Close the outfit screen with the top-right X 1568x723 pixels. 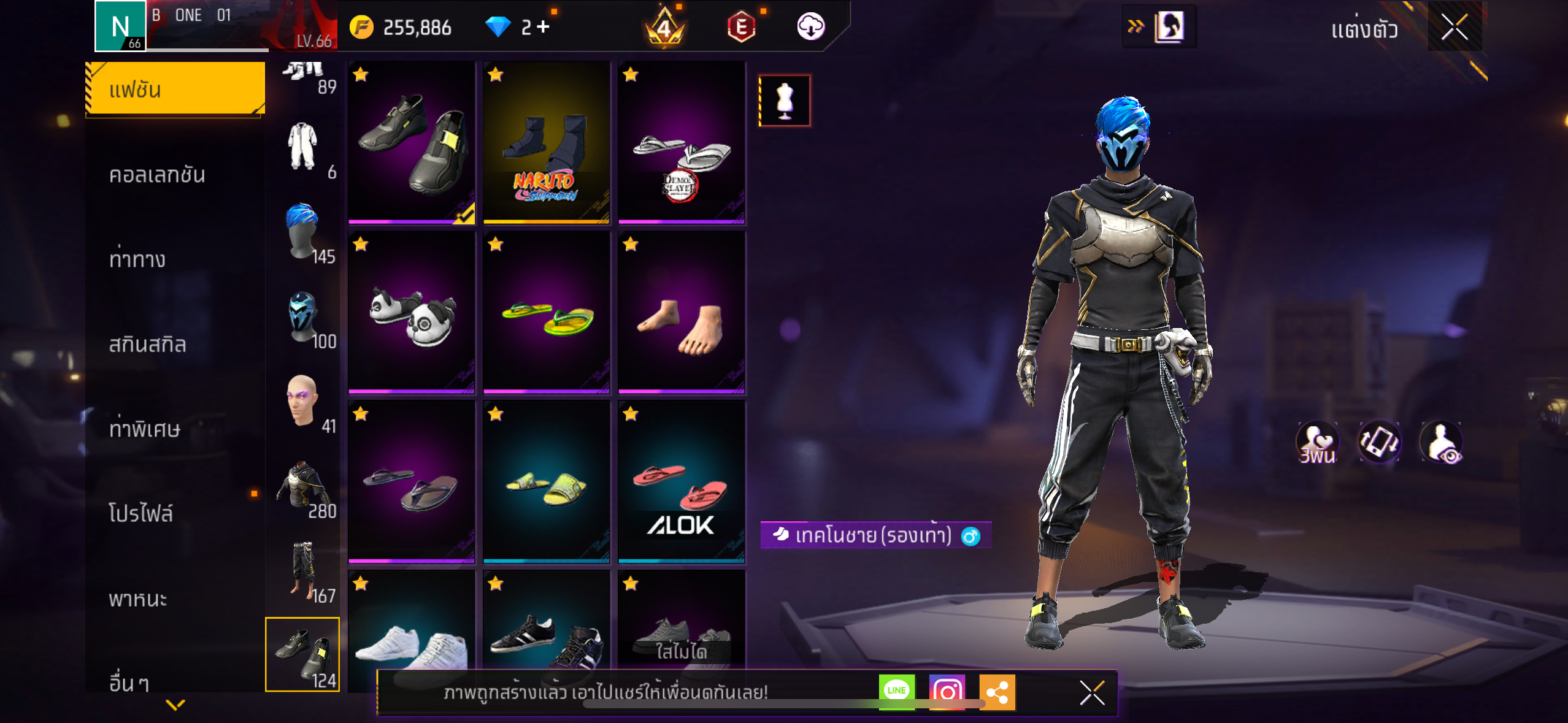click(x=1453, y=28)
